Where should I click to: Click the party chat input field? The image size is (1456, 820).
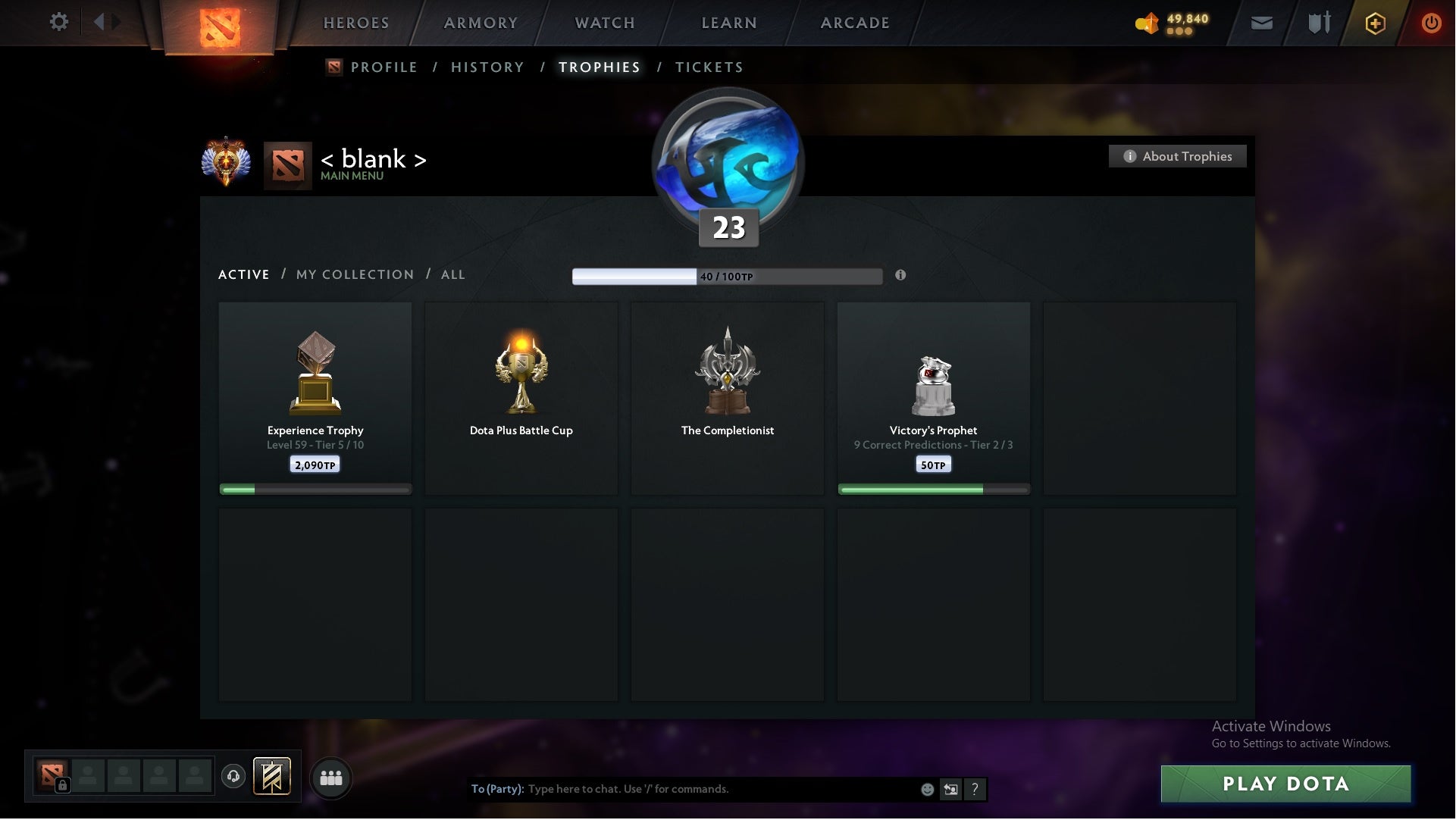click(682, 789)
